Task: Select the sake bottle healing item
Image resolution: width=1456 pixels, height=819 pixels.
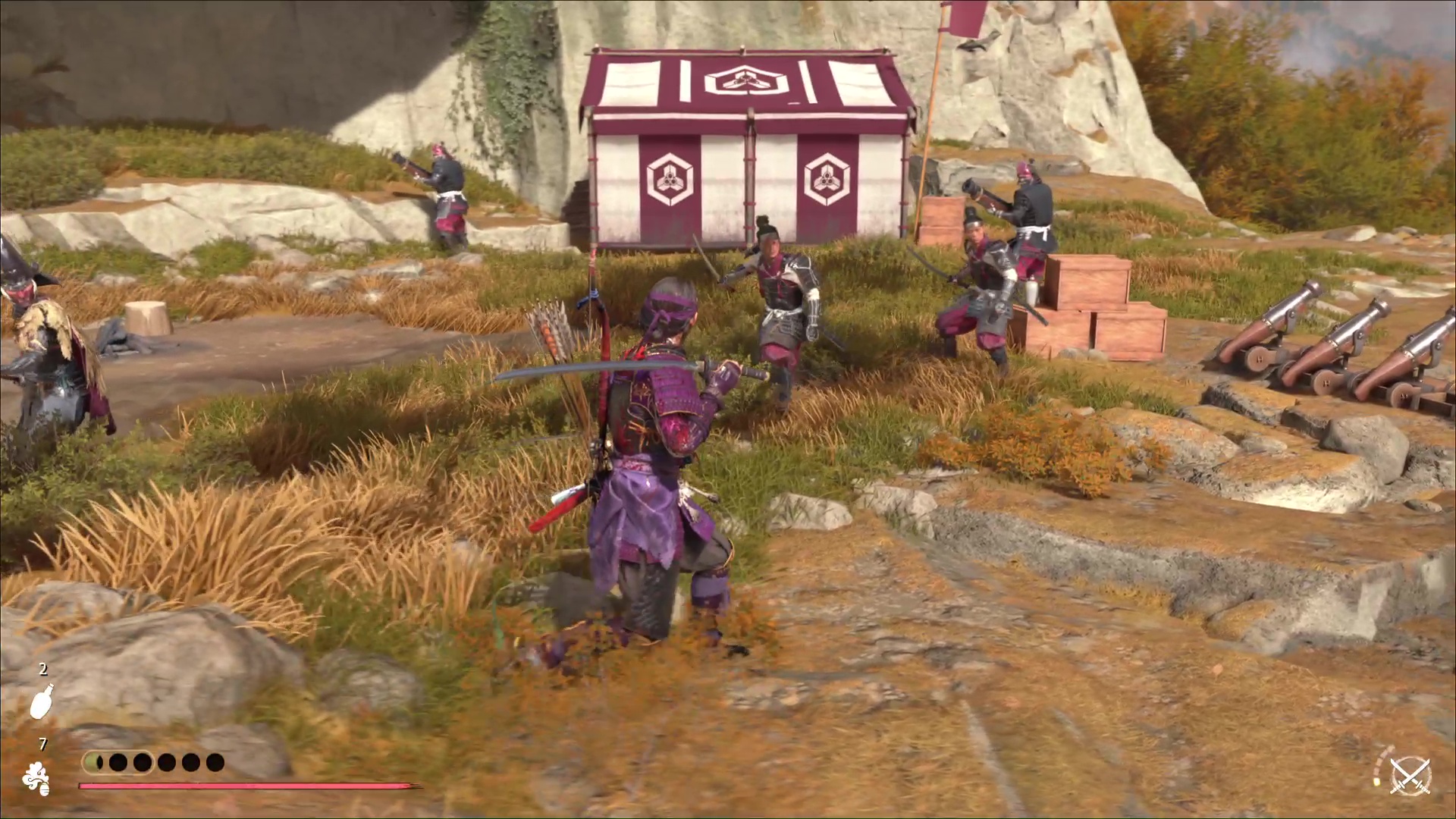Action: tap(41, 701)
